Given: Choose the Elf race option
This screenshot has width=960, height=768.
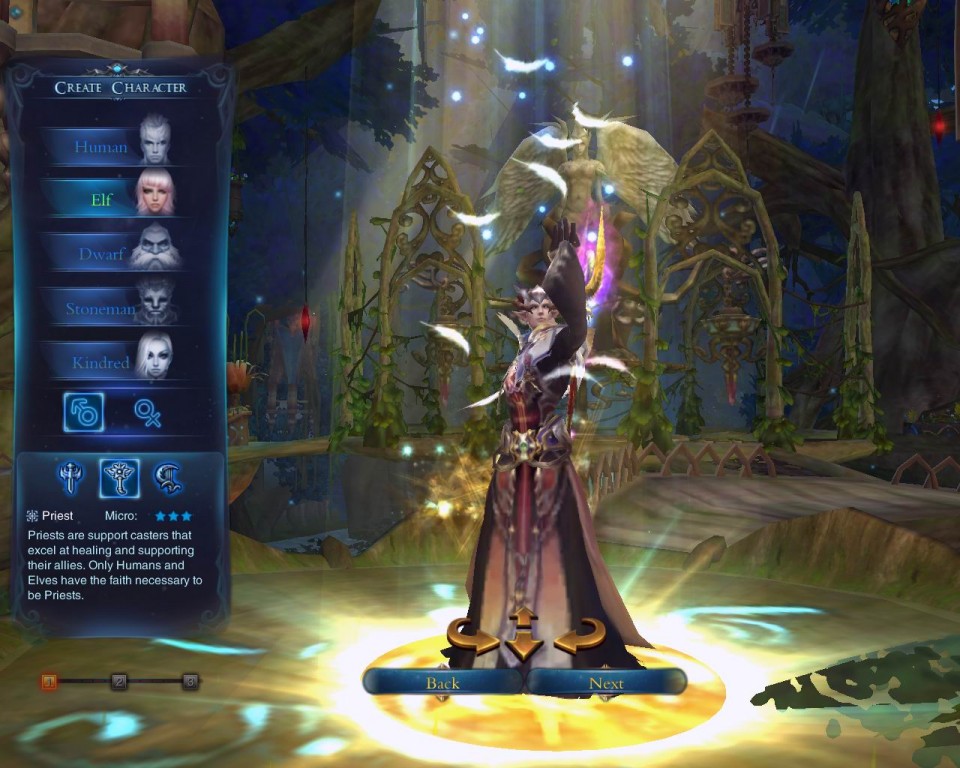Looking at the screenshot, I should point(110,199).
